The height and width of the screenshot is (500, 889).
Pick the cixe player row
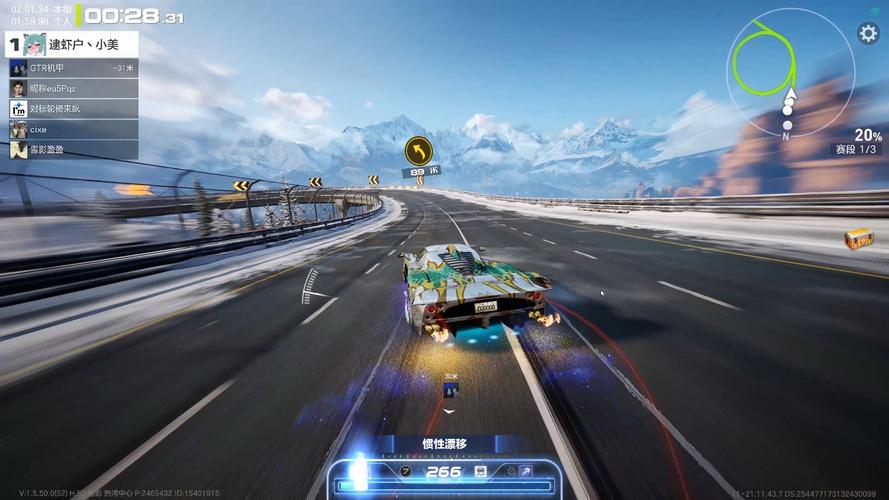[x=72, y=129]
